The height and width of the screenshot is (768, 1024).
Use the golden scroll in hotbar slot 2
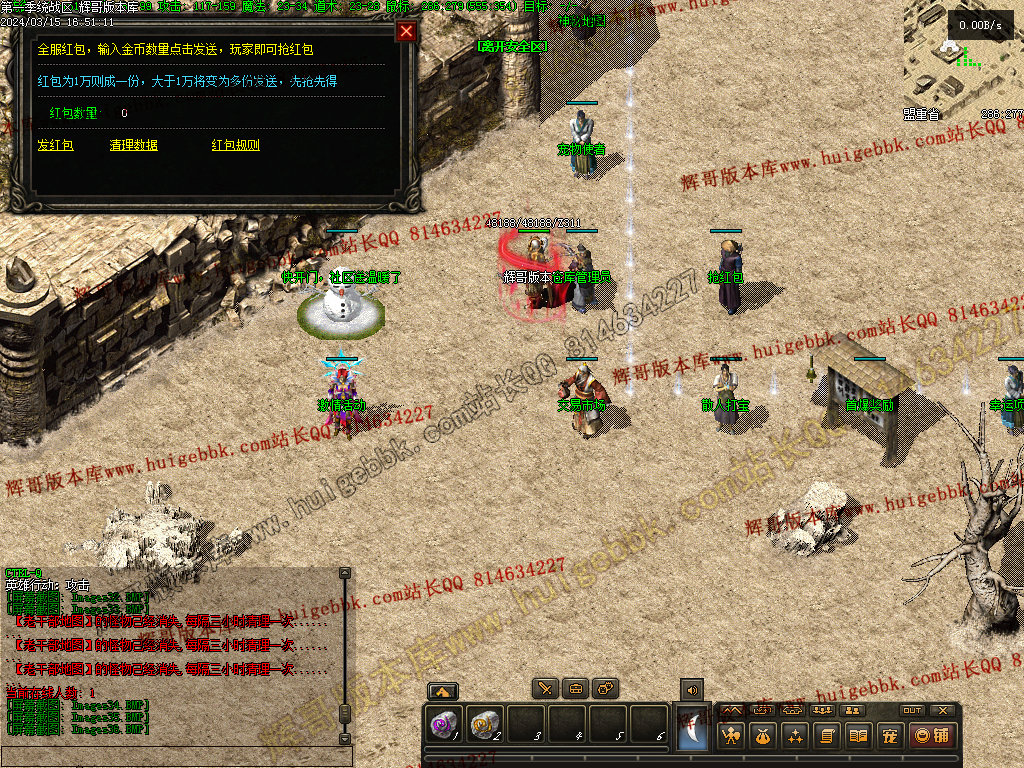click(486, 724)
